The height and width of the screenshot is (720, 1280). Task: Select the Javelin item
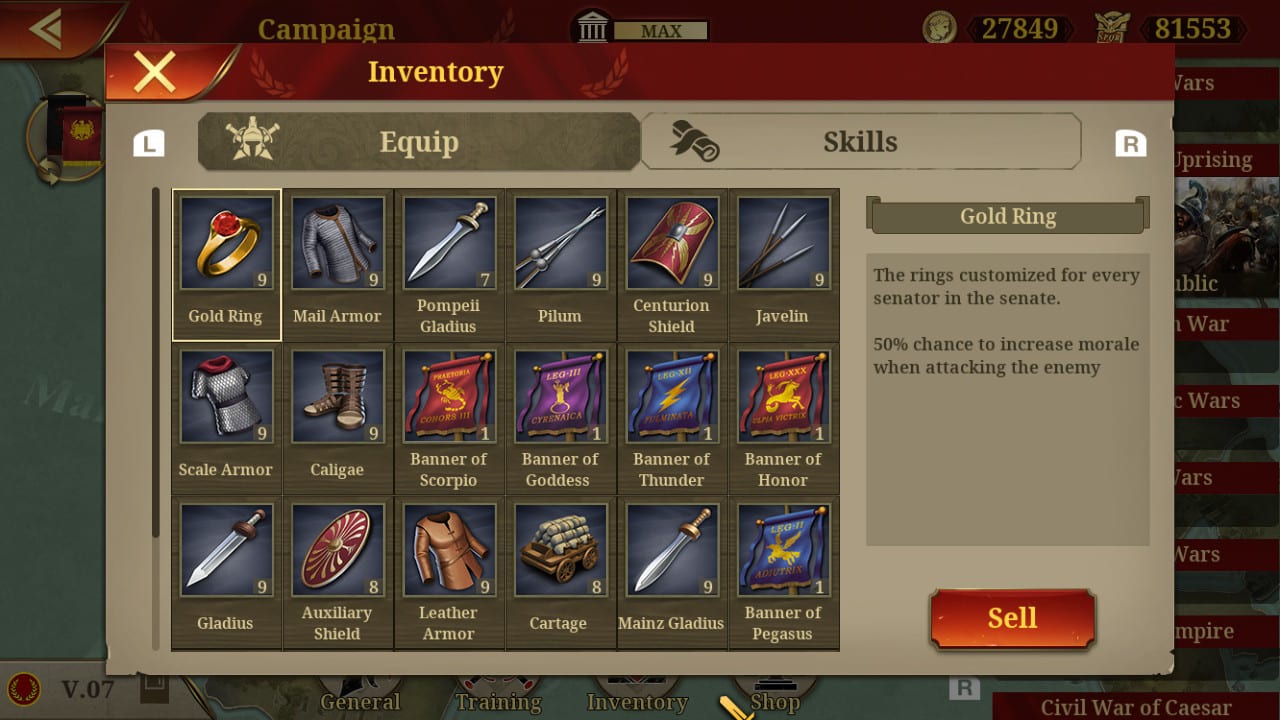(783, 243)
